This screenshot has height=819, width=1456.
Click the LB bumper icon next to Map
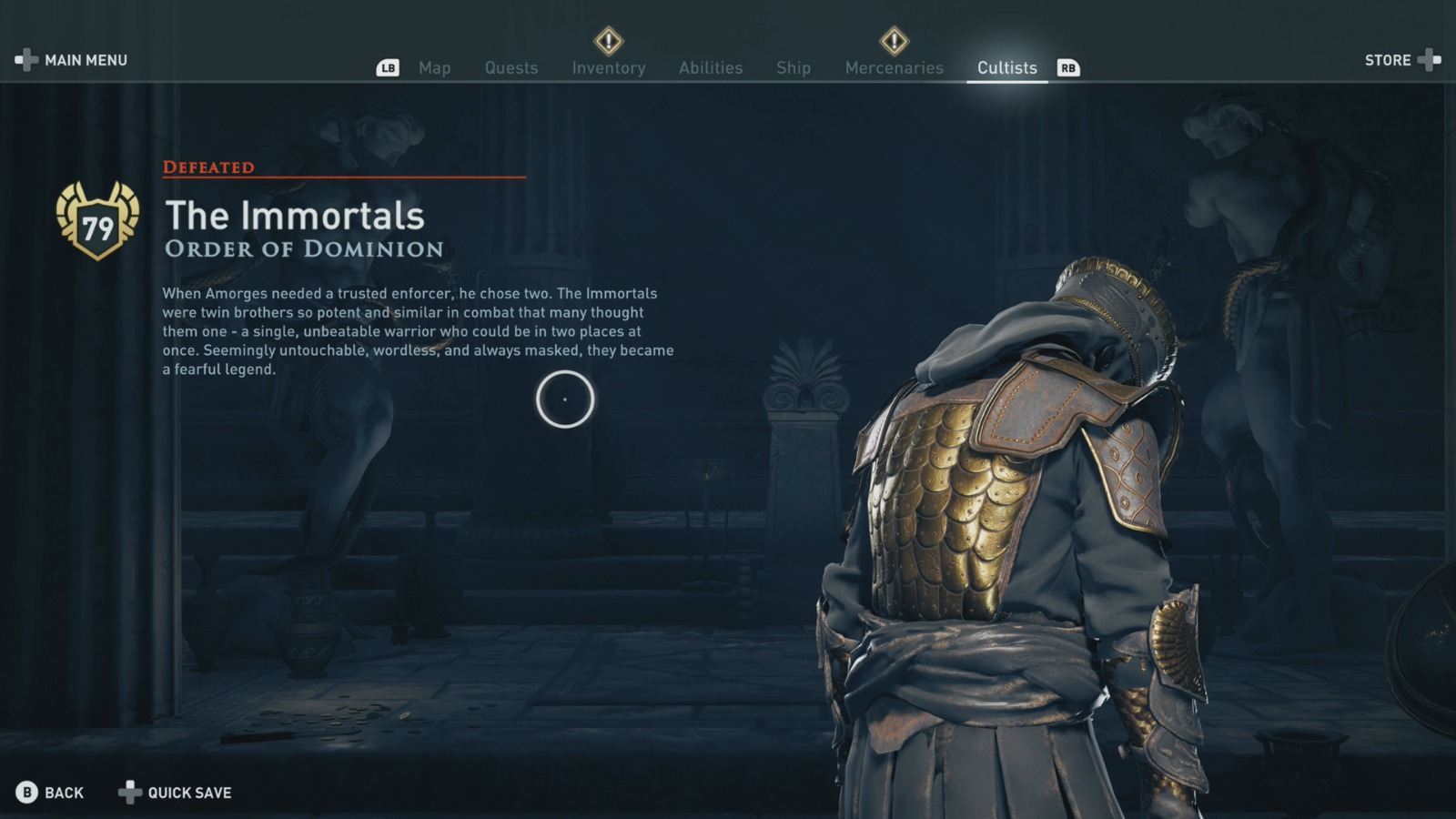389,67
